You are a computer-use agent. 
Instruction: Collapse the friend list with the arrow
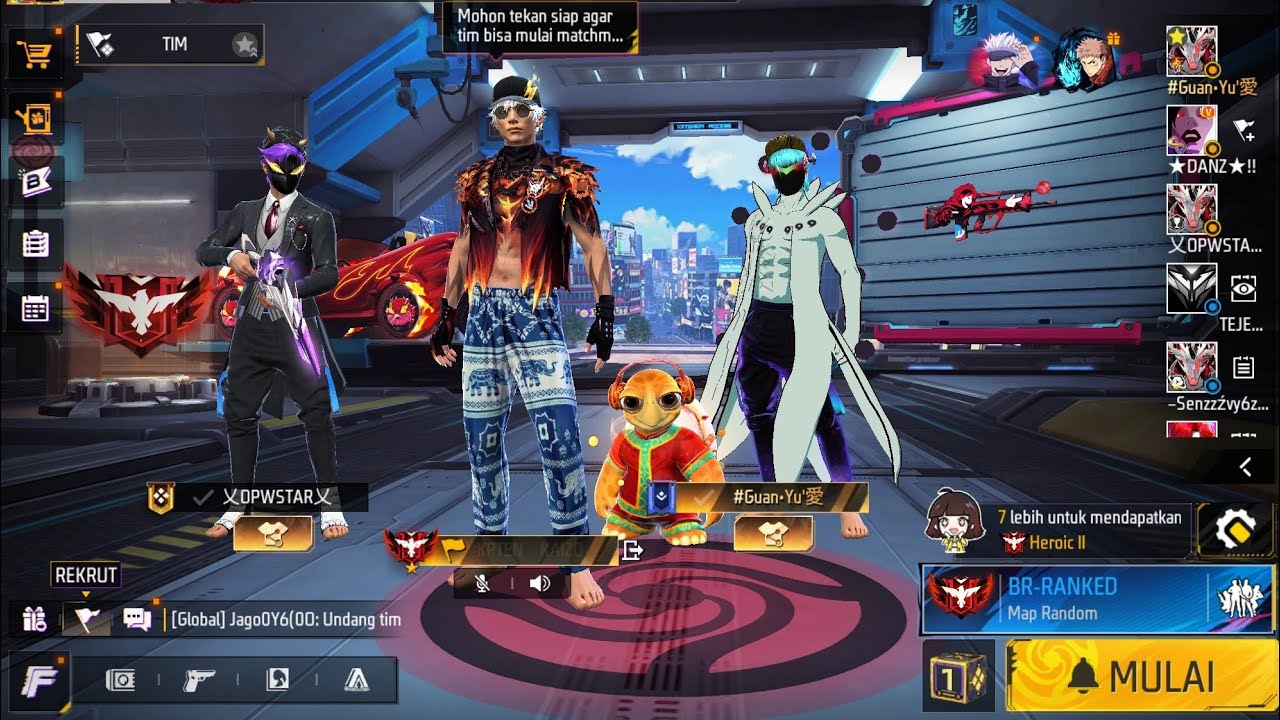[x=1245, y=467]
